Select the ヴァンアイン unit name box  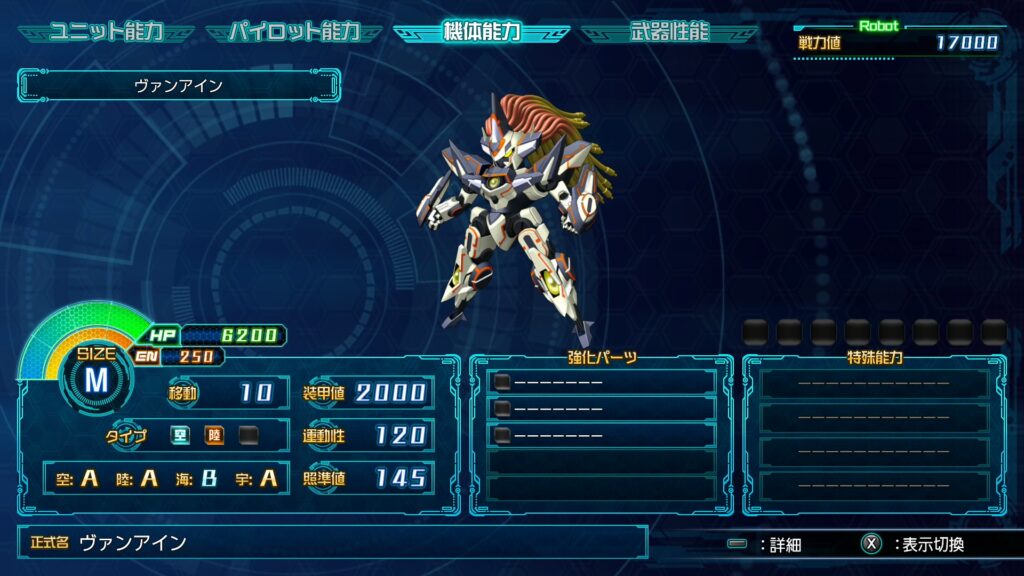(179, 86)
